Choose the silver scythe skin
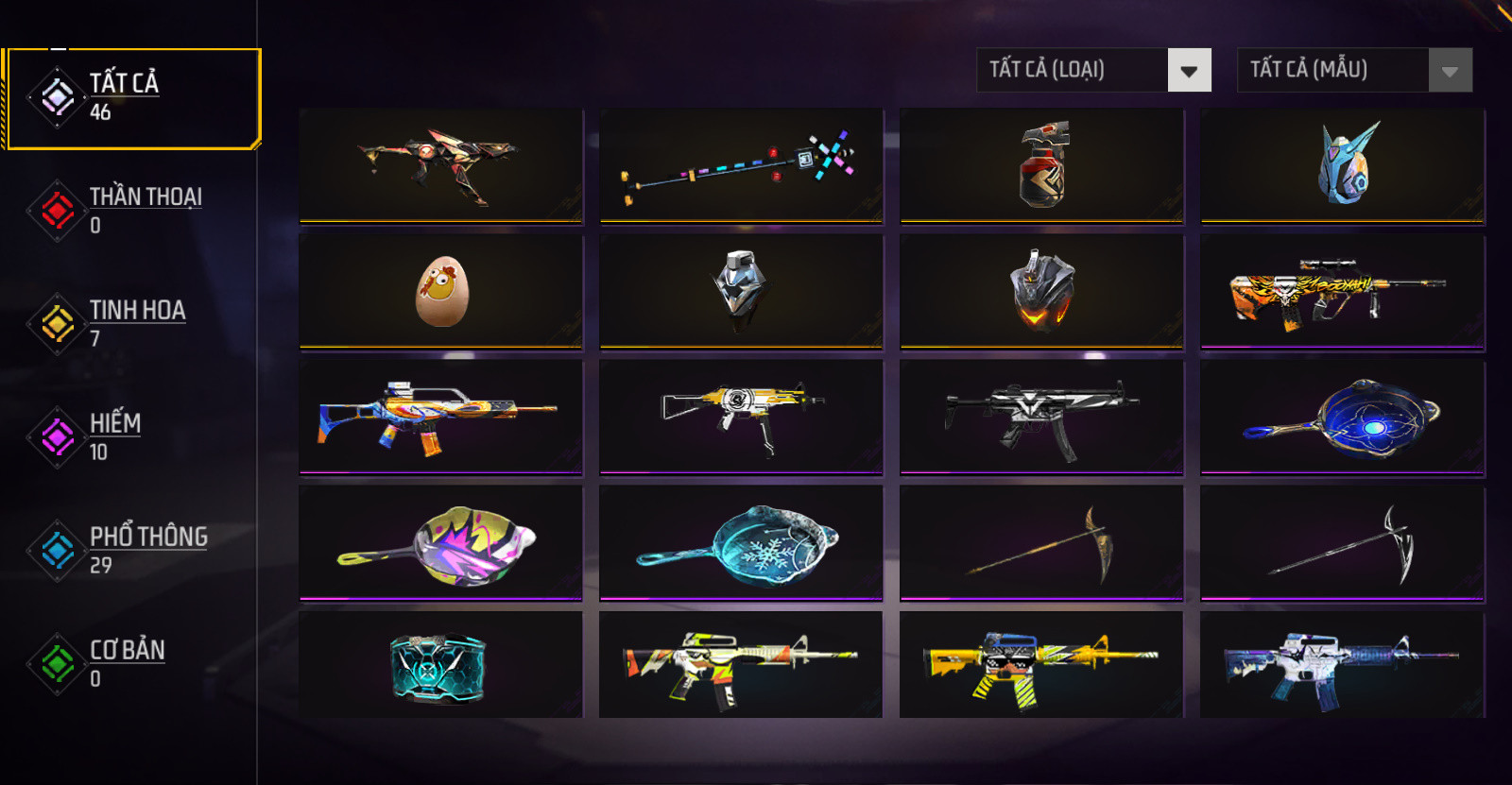This screenshot has height=785, width=1512. click(x=1343, y=543)
